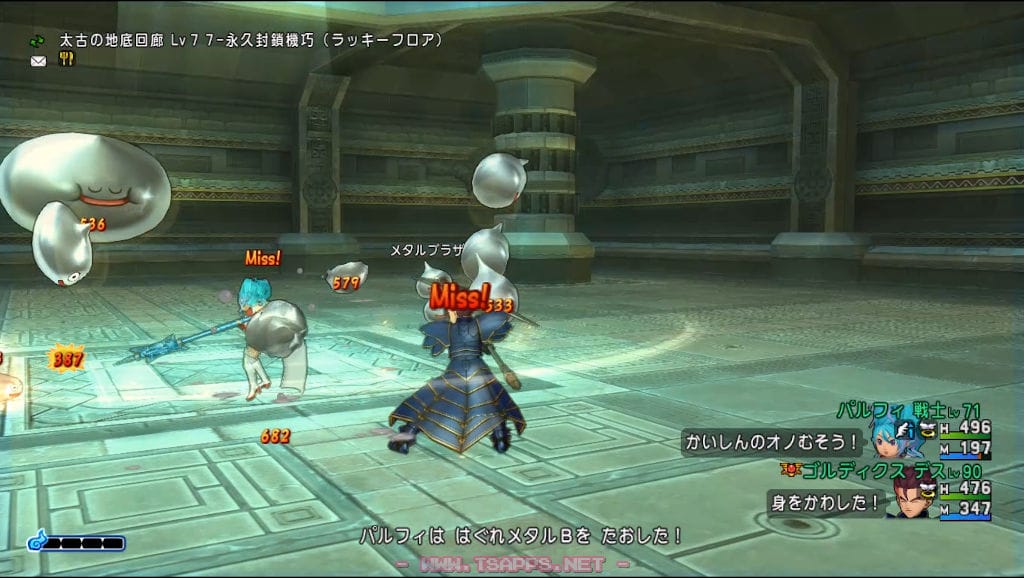This screenshot has width=1024, height=578.
Task: Click the red crest emblem beside ゴルディクス's name
Action: [789, 468]
